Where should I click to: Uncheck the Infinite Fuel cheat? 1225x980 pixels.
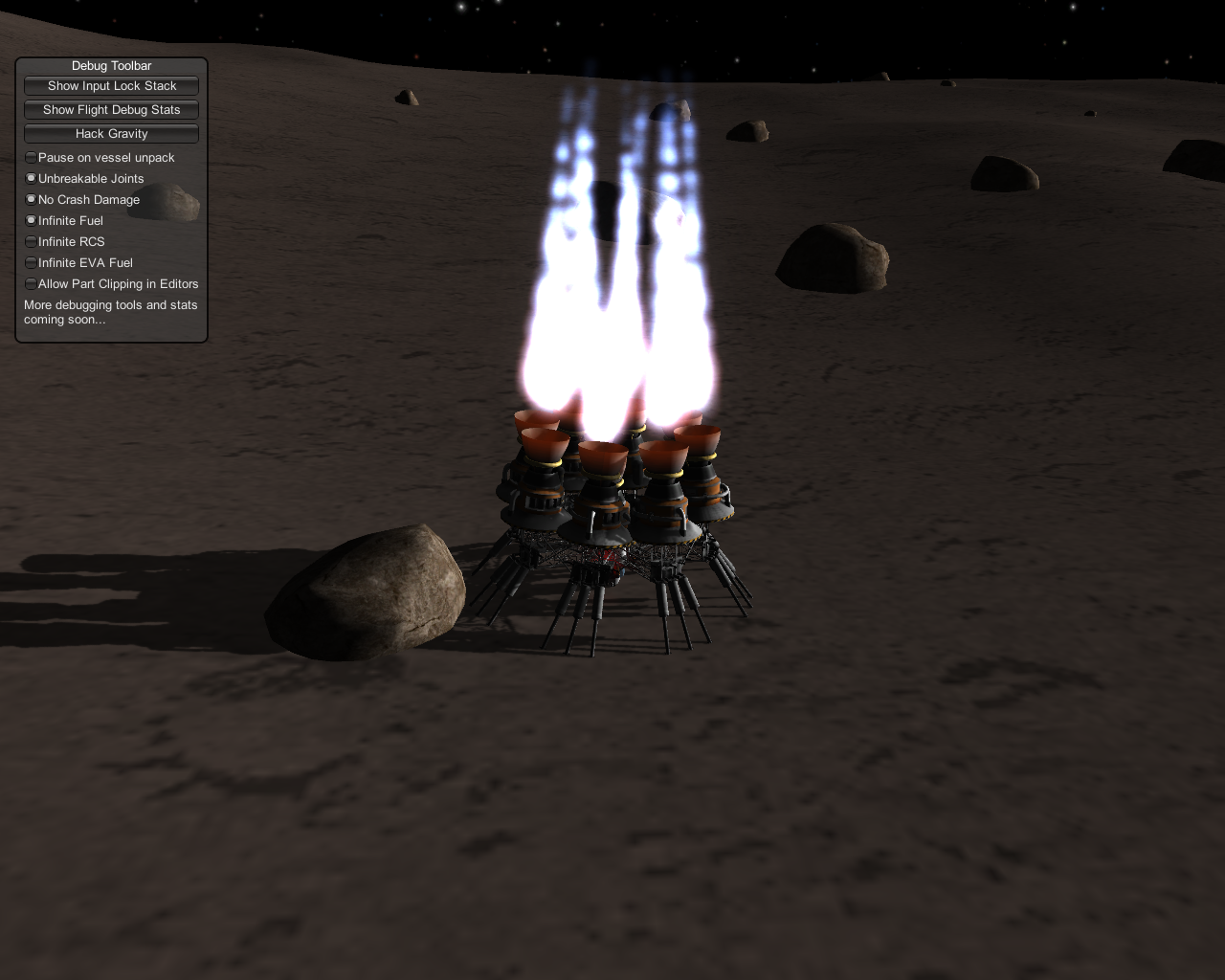(x=31, y=220)
